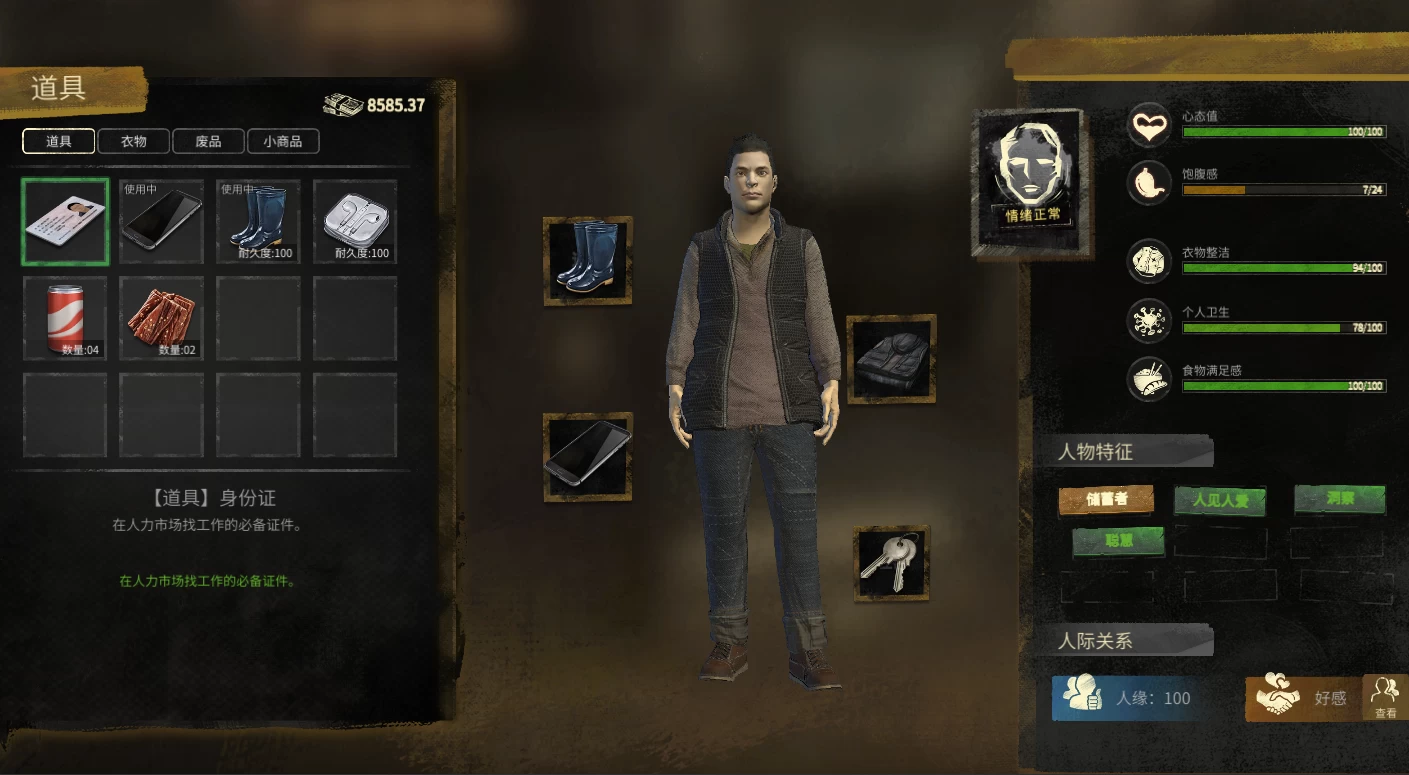Select the equipped phone slot beside character
Viewport: 1409px width, 775px height.
point(588,456)
